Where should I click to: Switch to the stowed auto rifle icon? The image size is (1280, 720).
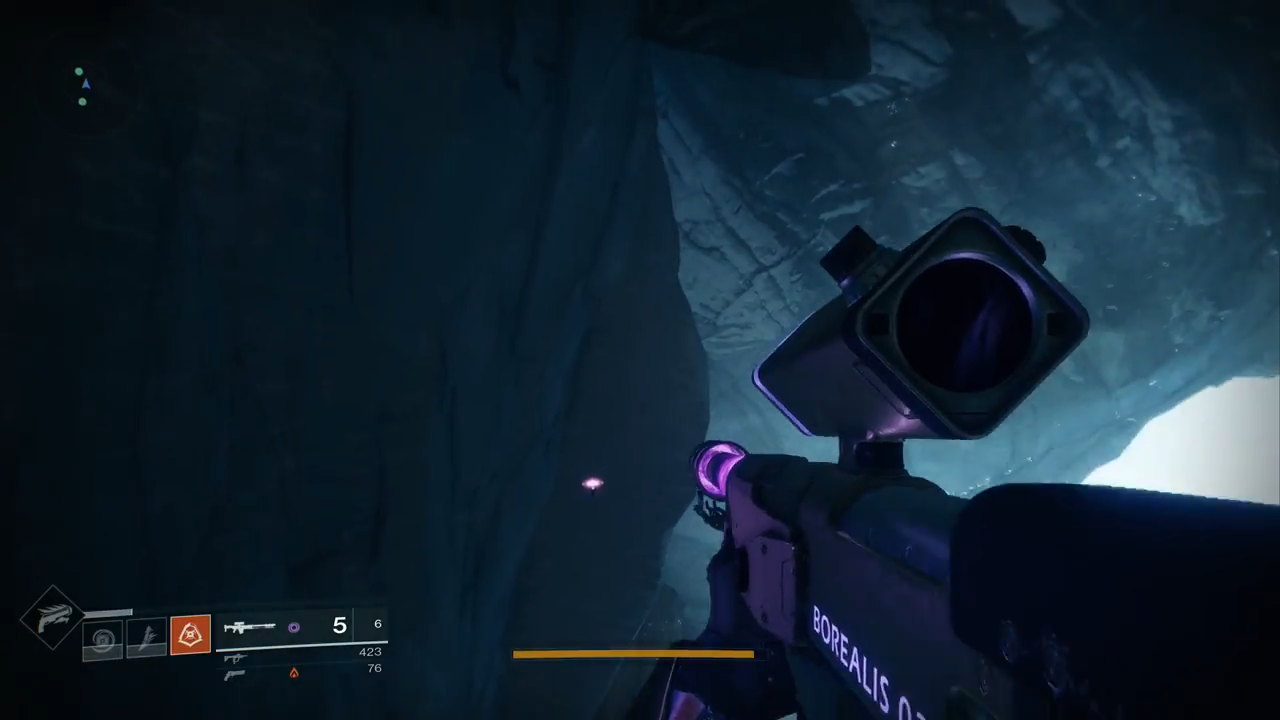pyautogui.click(x=235, y=657)
